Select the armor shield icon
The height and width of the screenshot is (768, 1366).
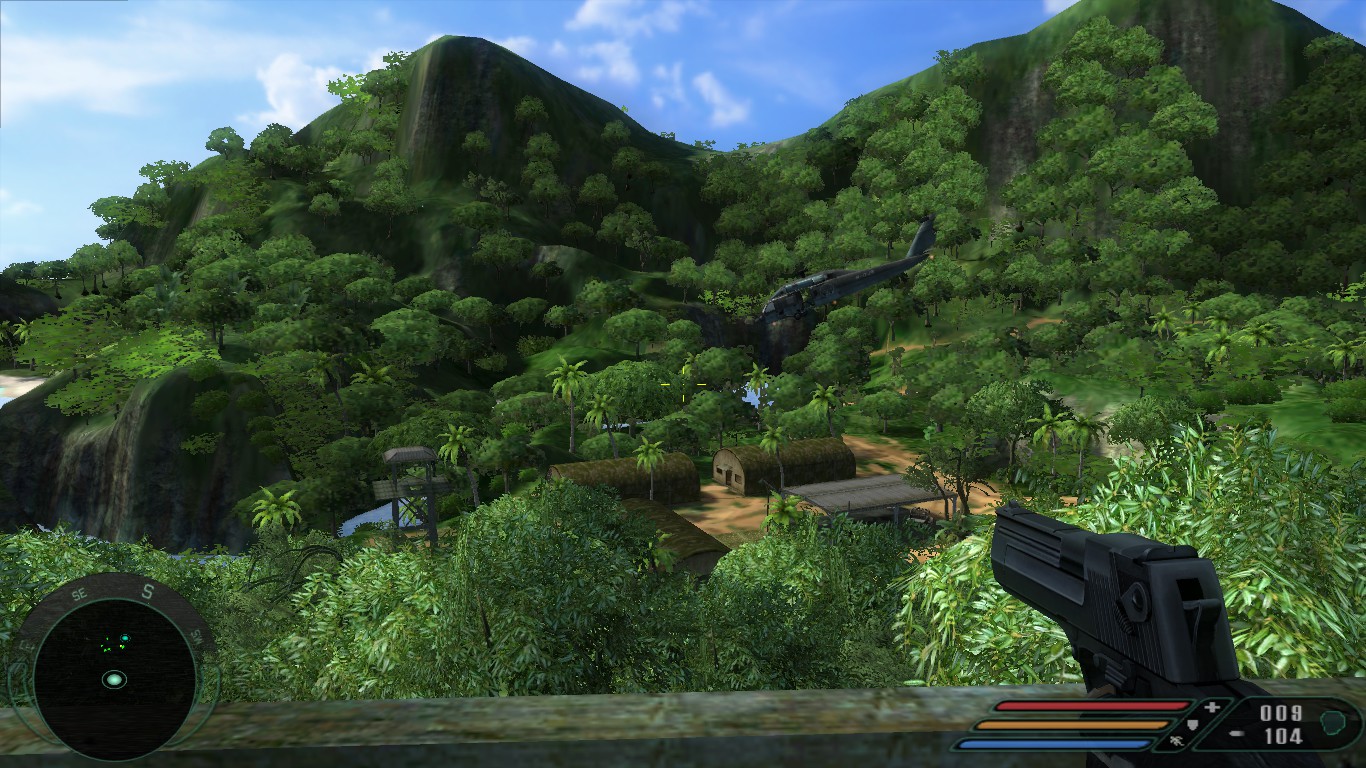(1190, 724)
